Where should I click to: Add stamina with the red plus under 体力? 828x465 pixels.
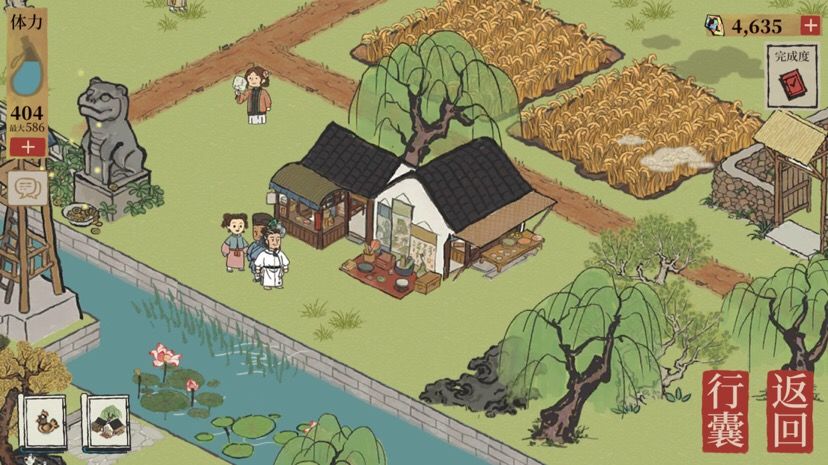point(27,147)
